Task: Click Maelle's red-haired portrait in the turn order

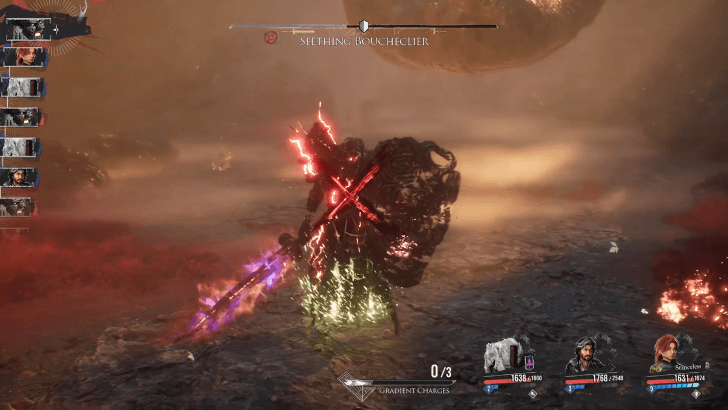Action: [21, 57]
